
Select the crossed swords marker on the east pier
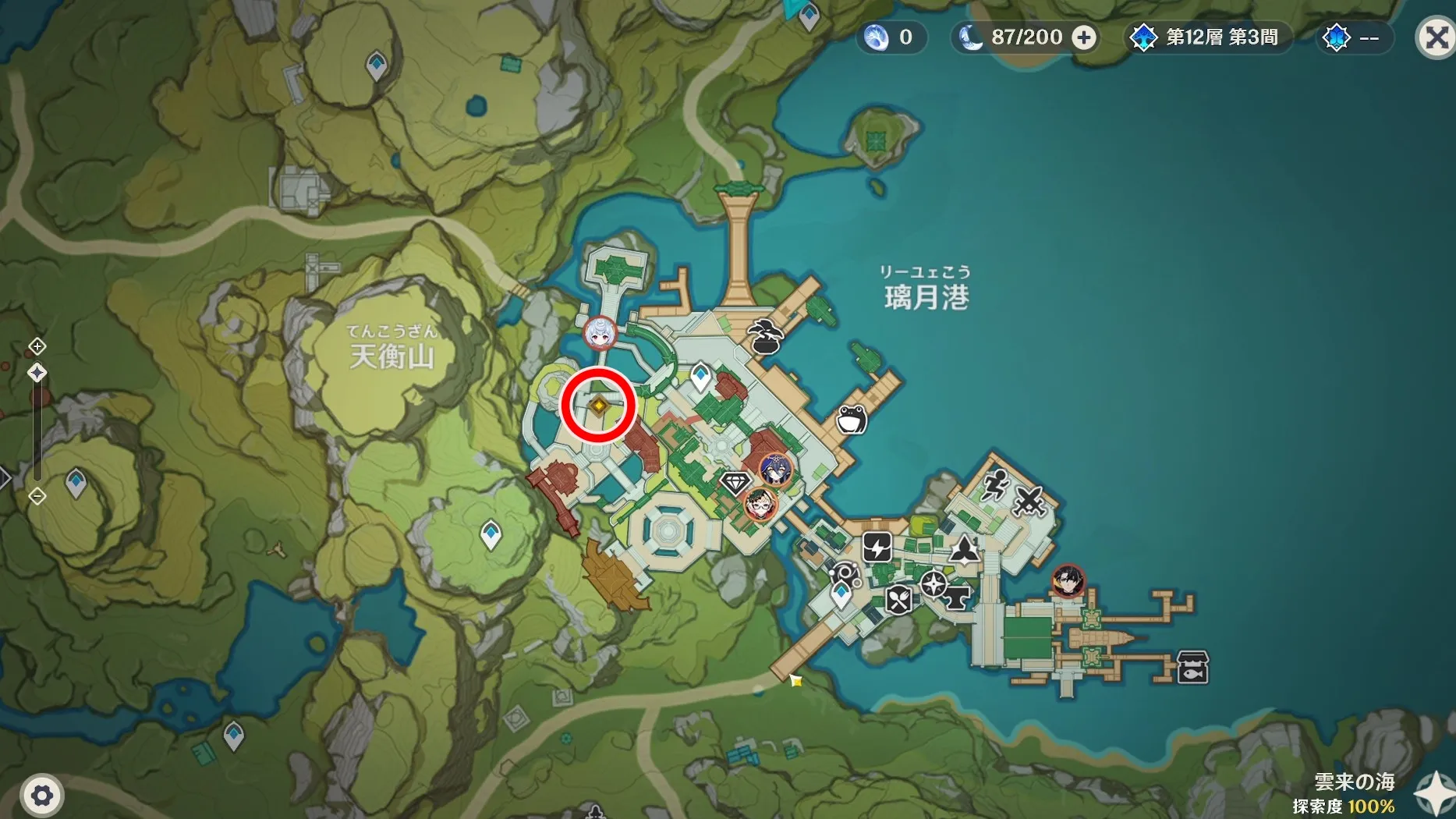click(1029, 499)
